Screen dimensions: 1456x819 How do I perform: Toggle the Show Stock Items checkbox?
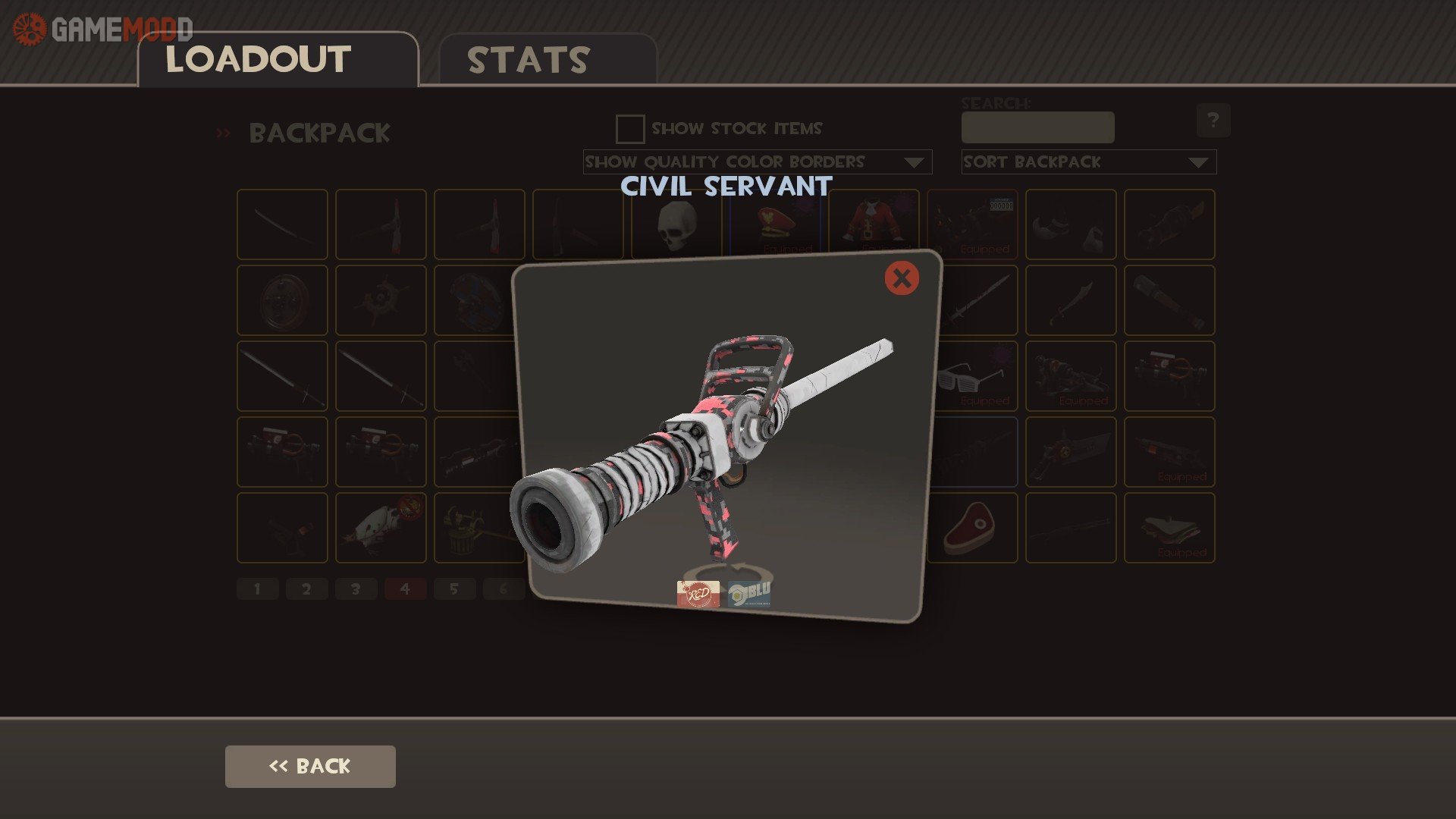[x=630, y=129]
